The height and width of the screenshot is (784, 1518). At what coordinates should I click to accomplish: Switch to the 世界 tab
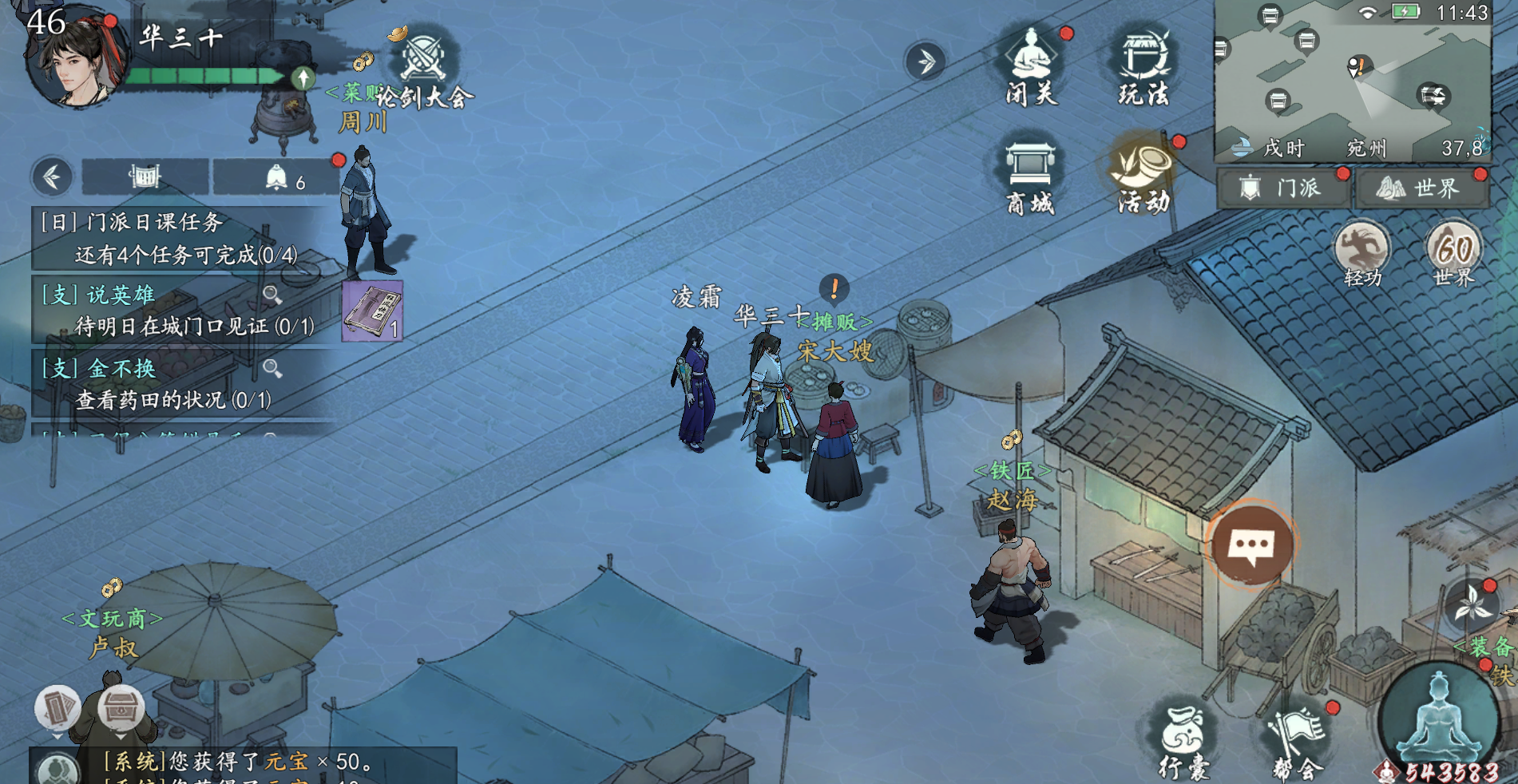pyautogui.click(x=1421, y=188)
